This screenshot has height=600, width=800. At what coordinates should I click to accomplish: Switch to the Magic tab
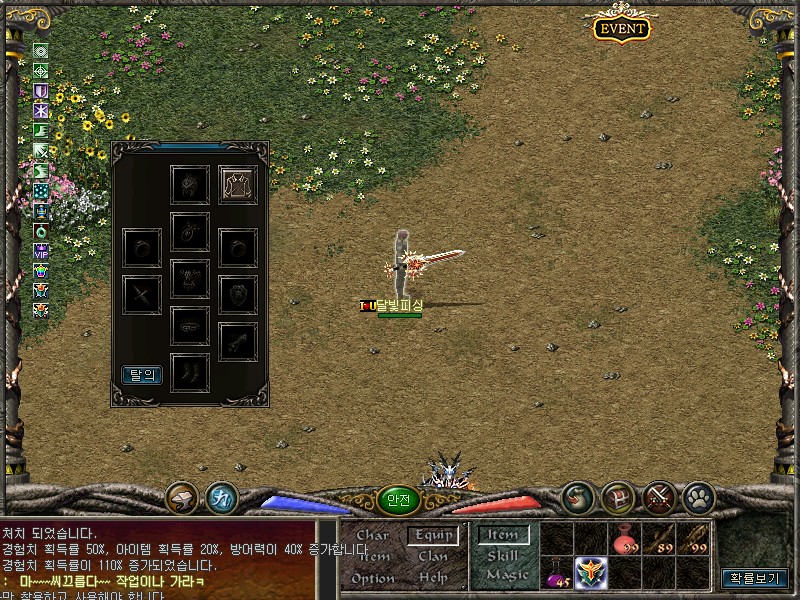(506, 576)
